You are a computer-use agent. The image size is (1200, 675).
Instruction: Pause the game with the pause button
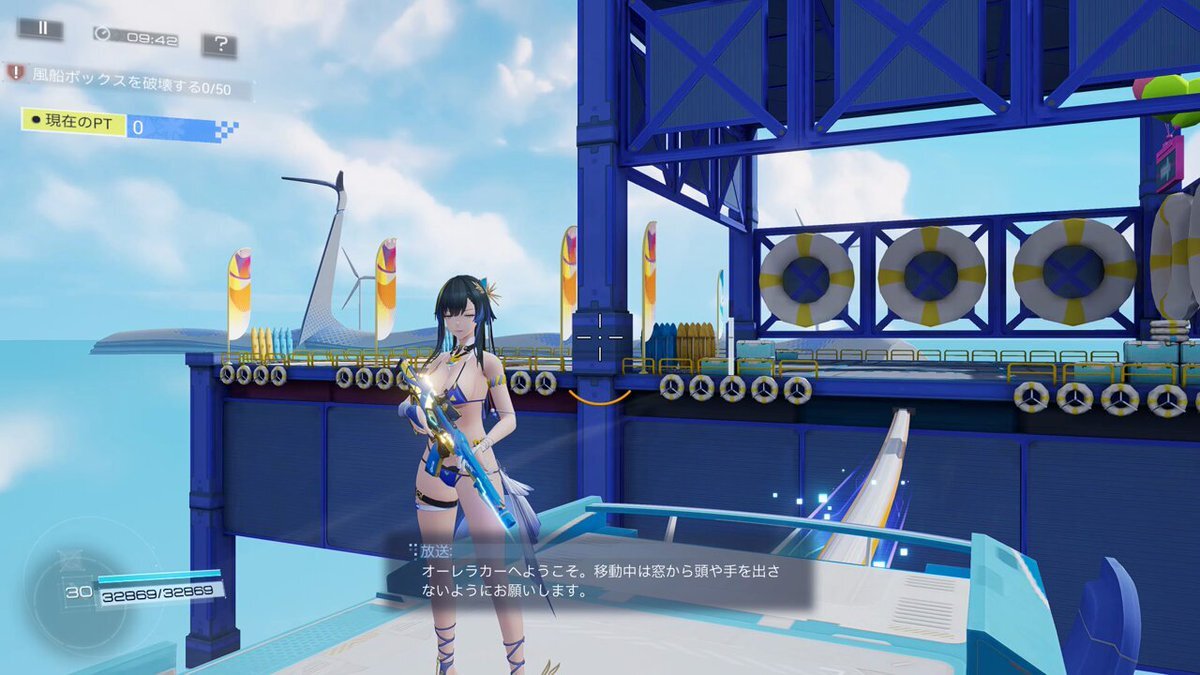click(x=40, y=29)
